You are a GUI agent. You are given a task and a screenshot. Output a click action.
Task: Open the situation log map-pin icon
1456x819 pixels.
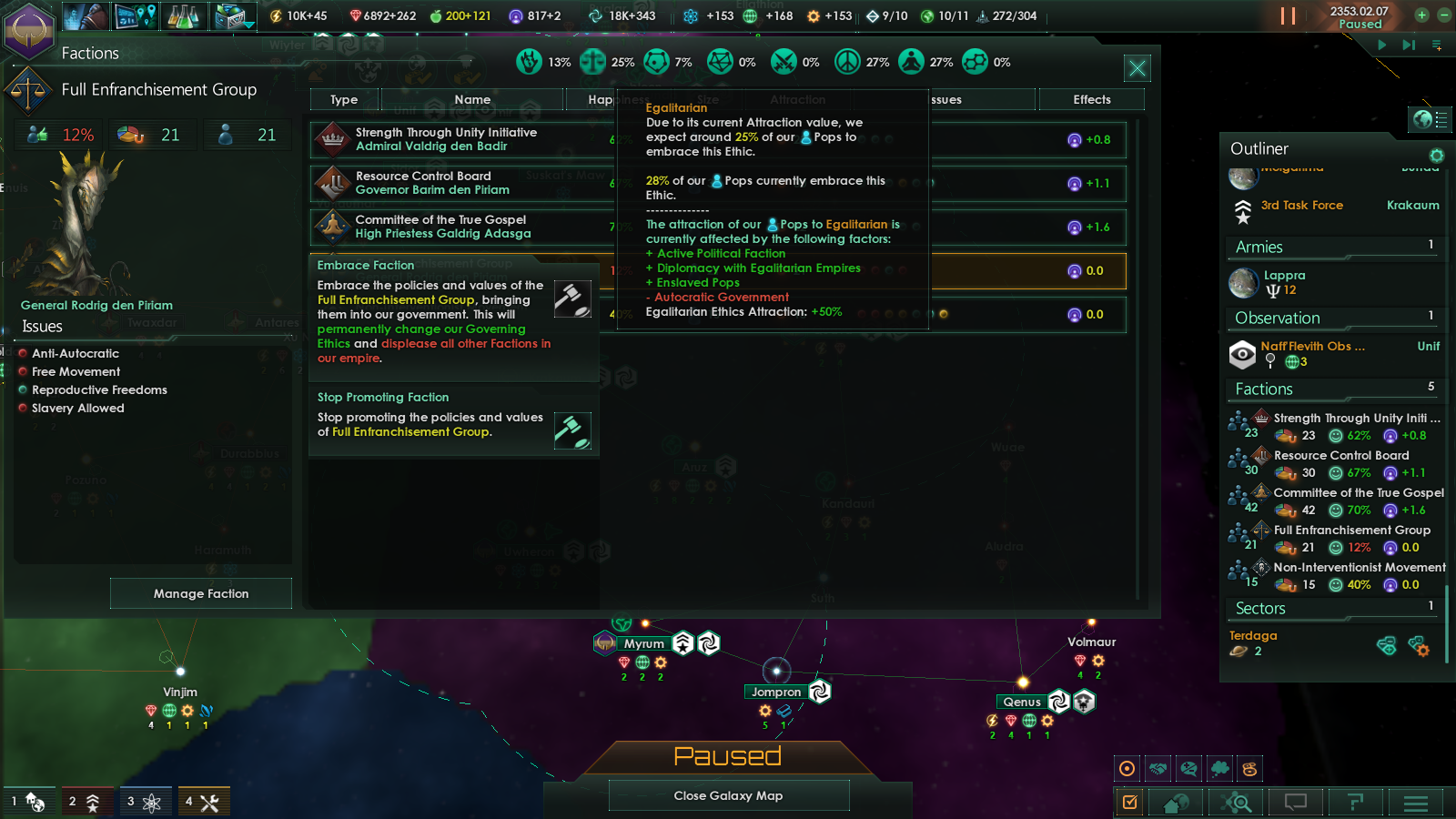pos(136,15)
